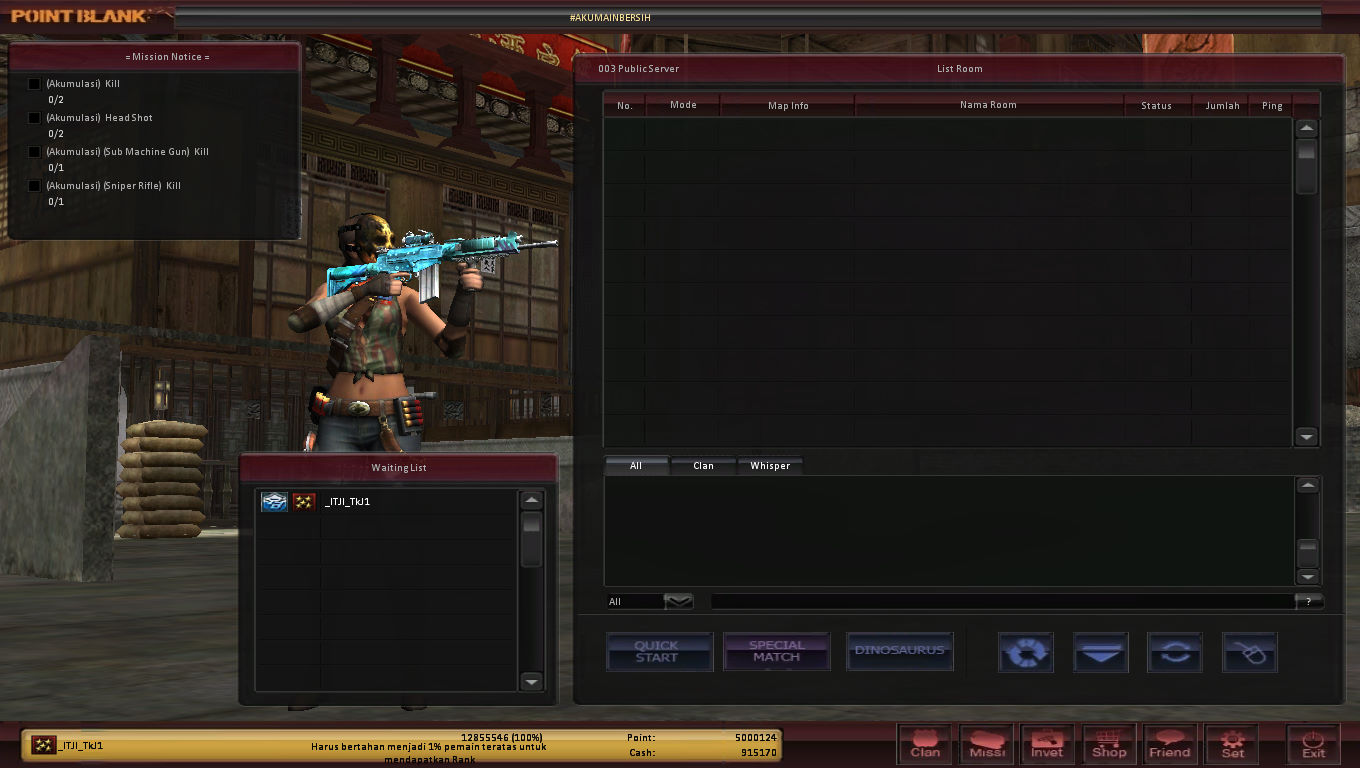The height and width of the screenshot is (768, 1360).
Task: Expand the circular arrows icon in button row
Action: coord(1175,652)
